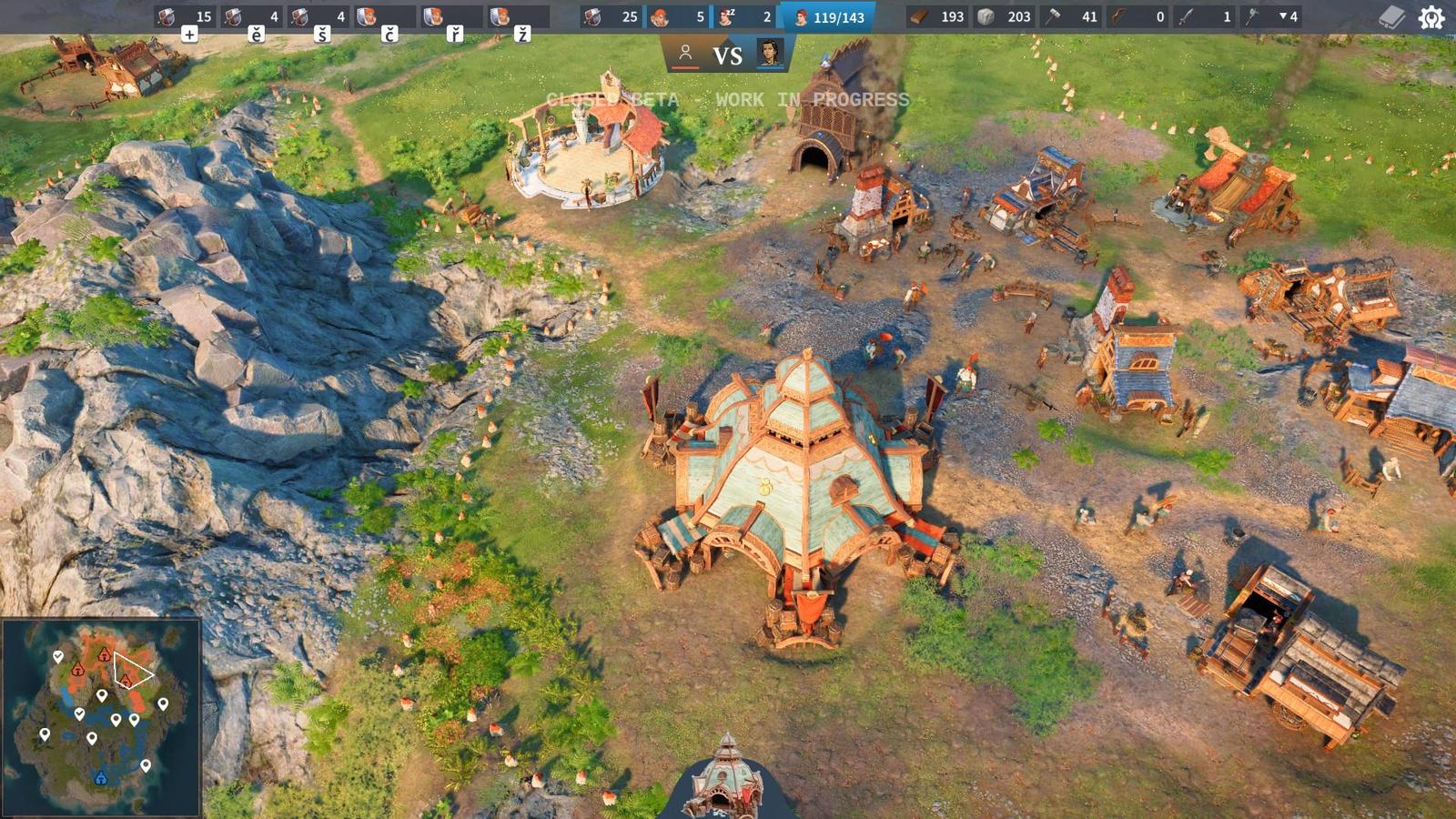
Task: Open the population panel showing 119/143
Action: (x=828, y=16)
